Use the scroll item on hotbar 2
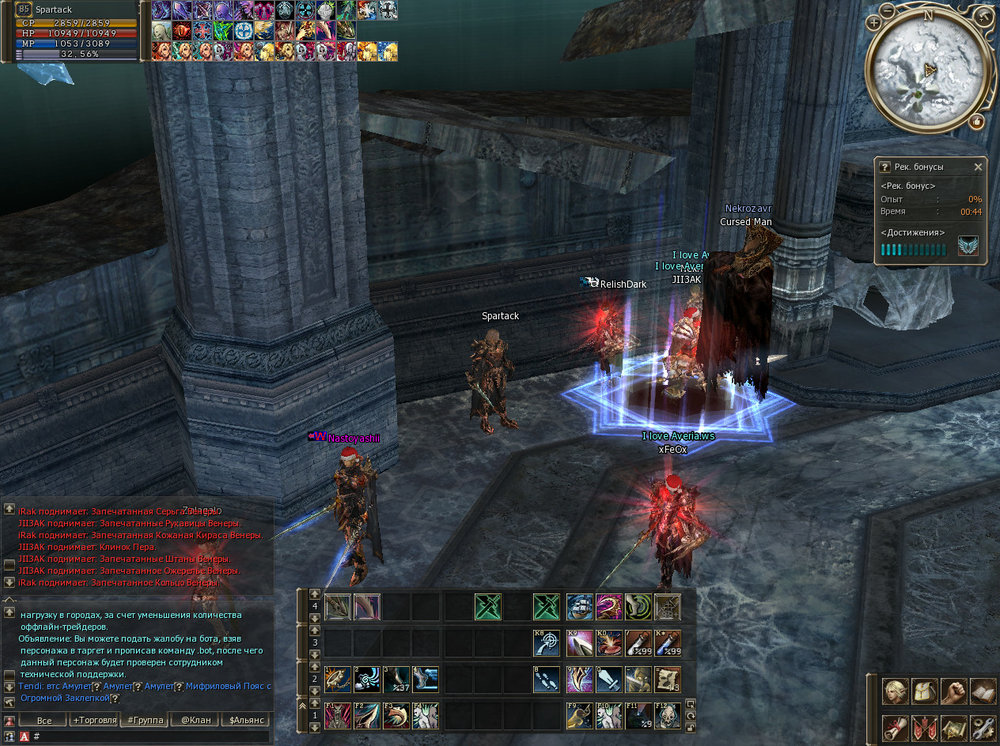Screen dimensions: 1000x746 pos(668,680)
